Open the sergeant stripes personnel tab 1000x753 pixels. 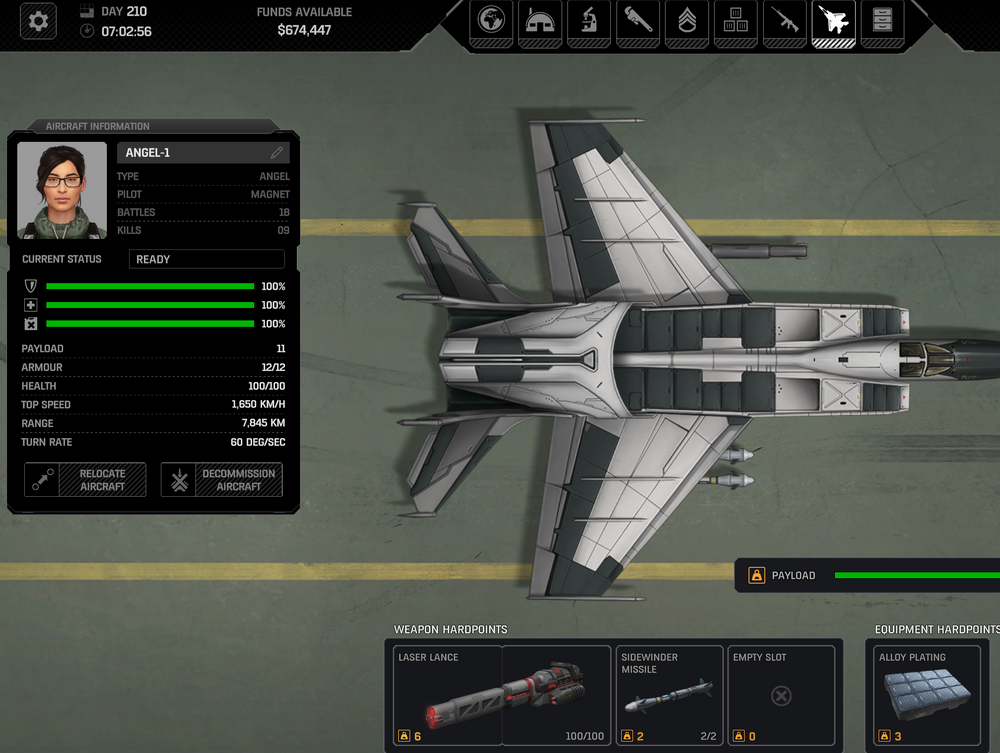pyautogui.click(x=687, y=21)
